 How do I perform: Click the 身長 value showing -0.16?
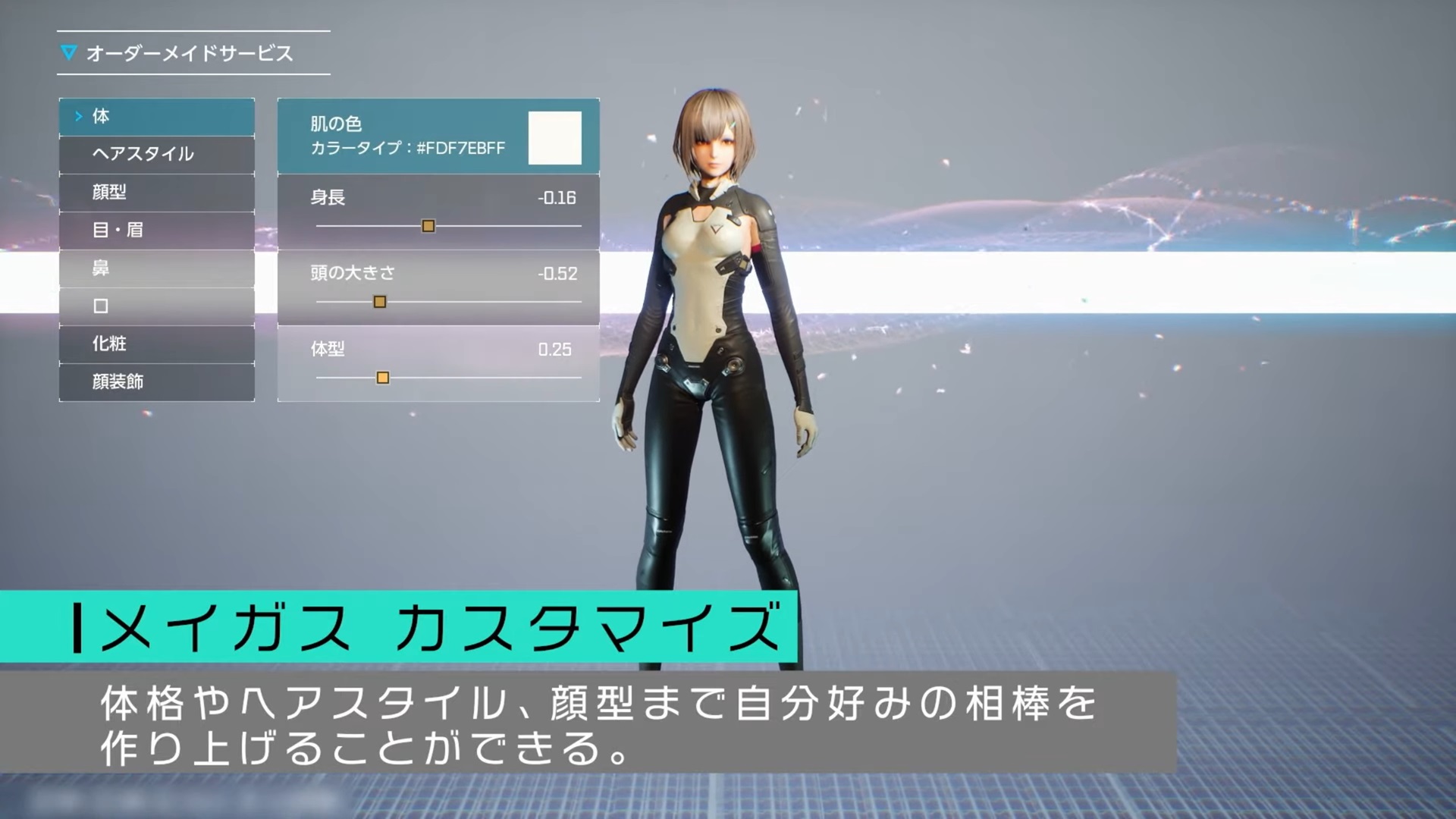(x=559, y=198)
